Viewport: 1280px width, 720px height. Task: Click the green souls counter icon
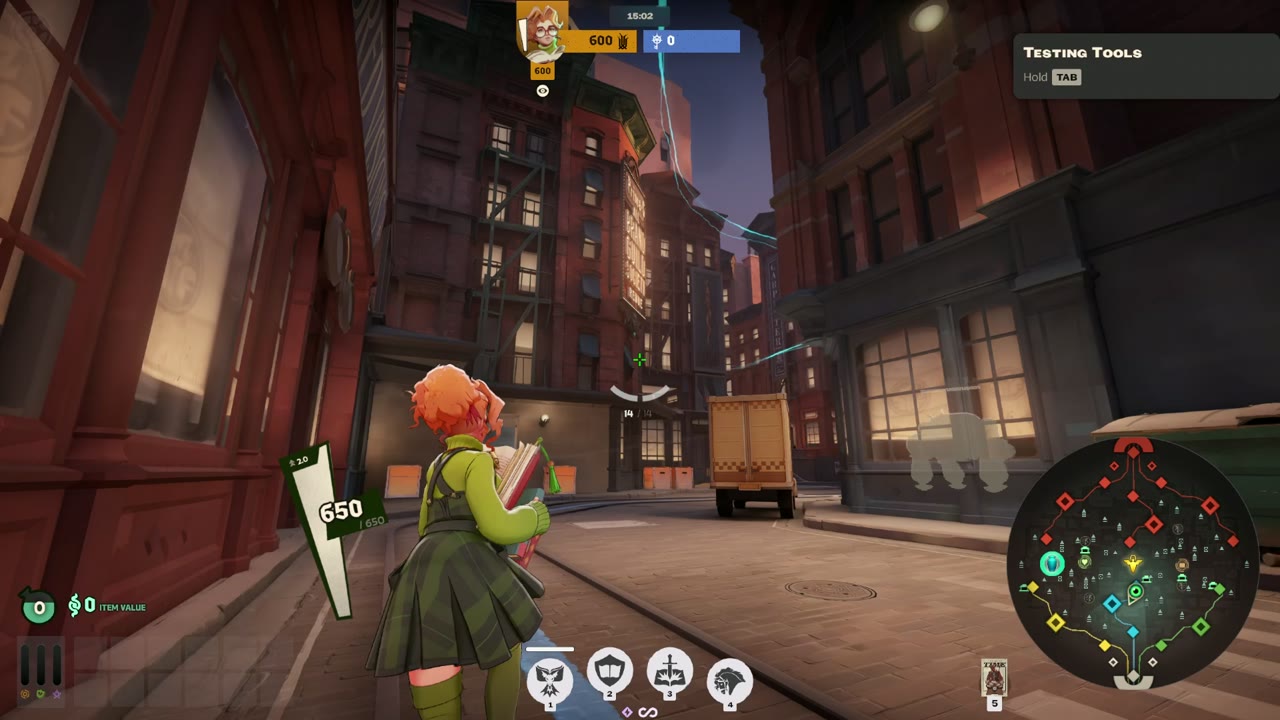[39, 606]
